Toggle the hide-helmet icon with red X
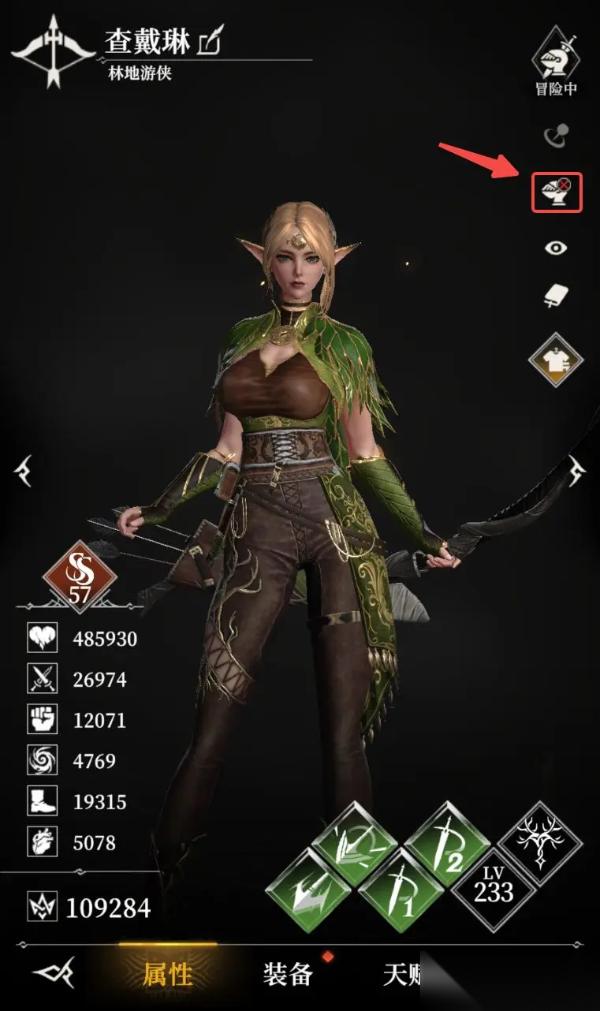Screen dimensions: 600x1011 [x=556, y=188]
